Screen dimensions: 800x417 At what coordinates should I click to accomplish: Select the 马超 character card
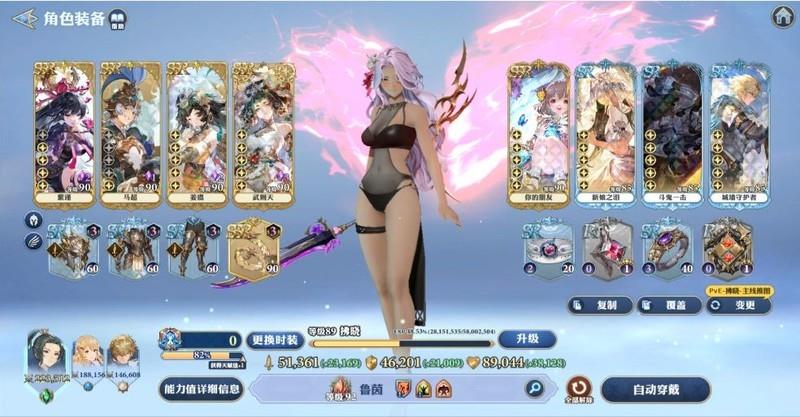pyautogui.click(x=130, y=134)
